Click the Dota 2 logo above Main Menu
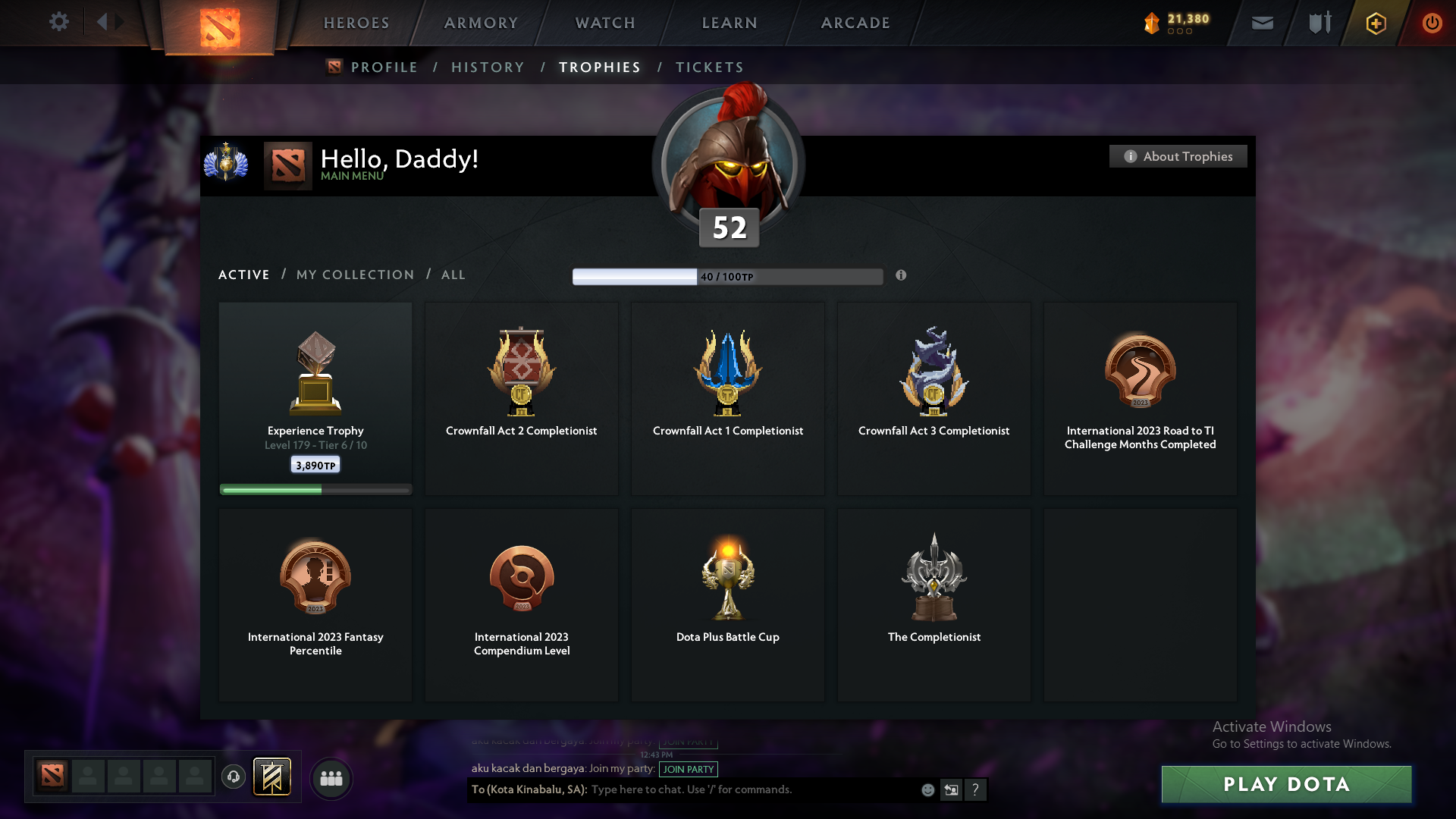This screenshot has width=1456, height=819. click(x=287, y=165)
